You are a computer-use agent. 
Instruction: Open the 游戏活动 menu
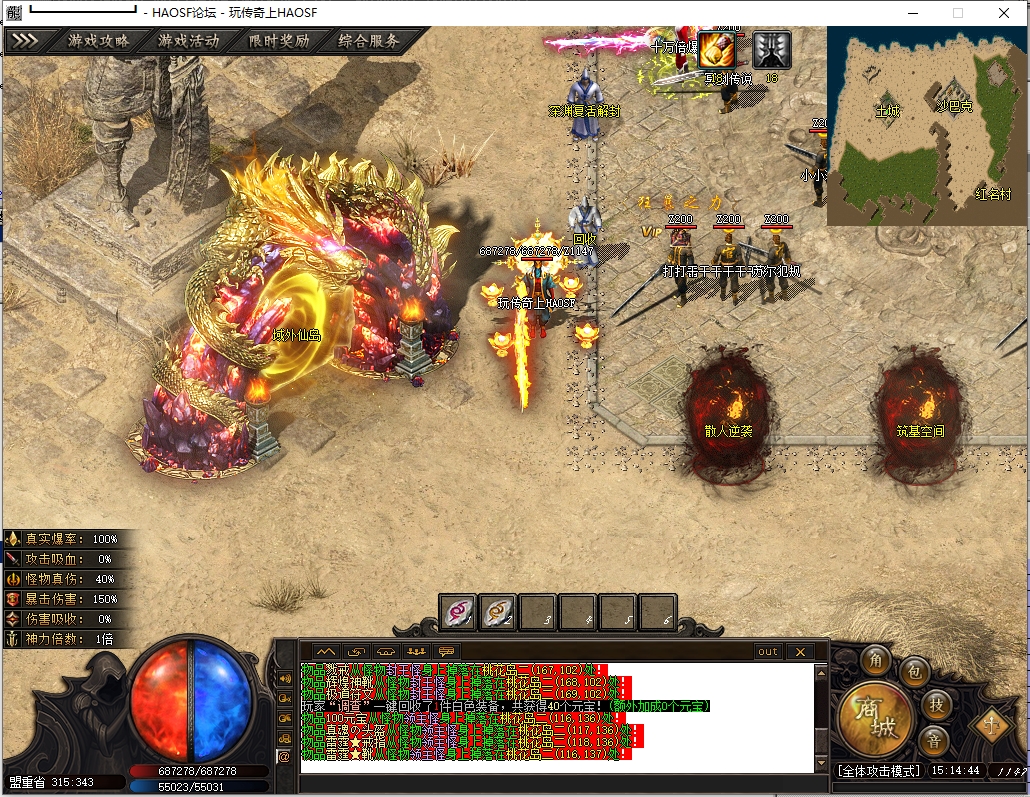tap(188, 41)
